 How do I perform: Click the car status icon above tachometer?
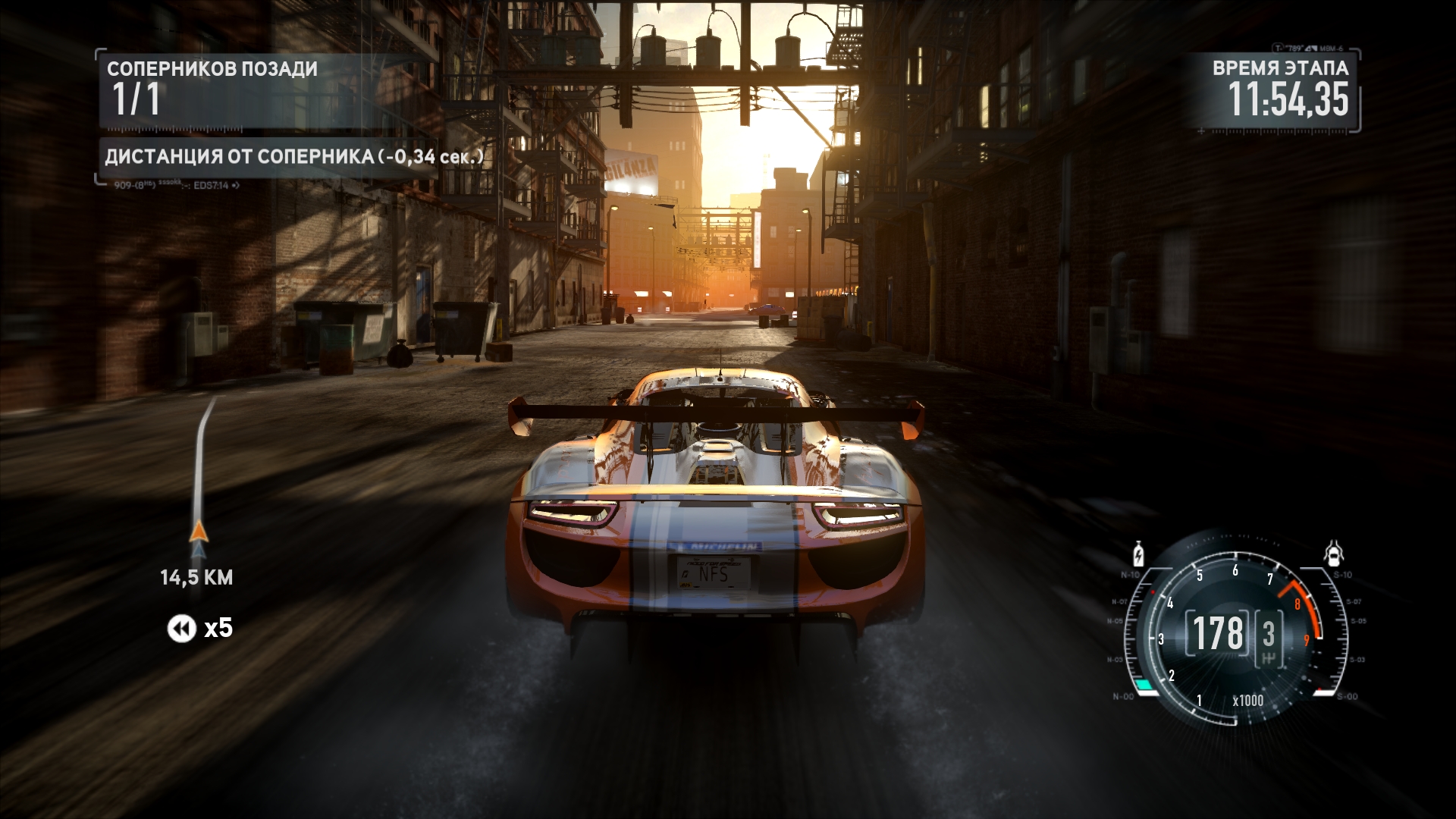point(1334,554)
